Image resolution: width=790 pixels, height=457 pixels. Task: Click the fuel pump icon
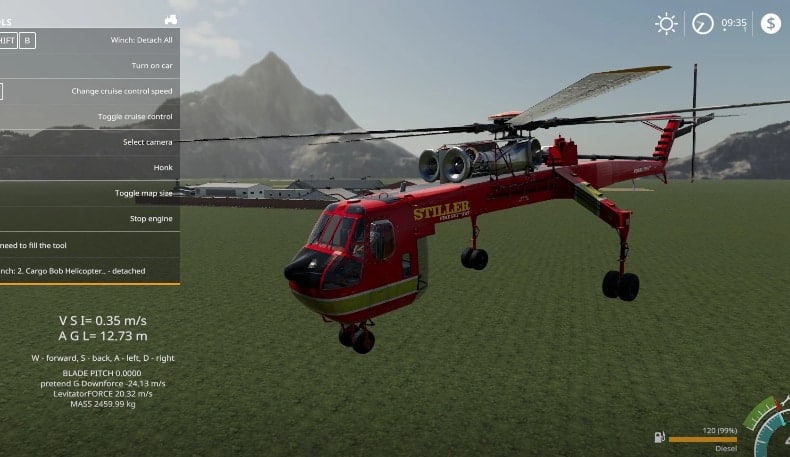(x=659, y=437)
